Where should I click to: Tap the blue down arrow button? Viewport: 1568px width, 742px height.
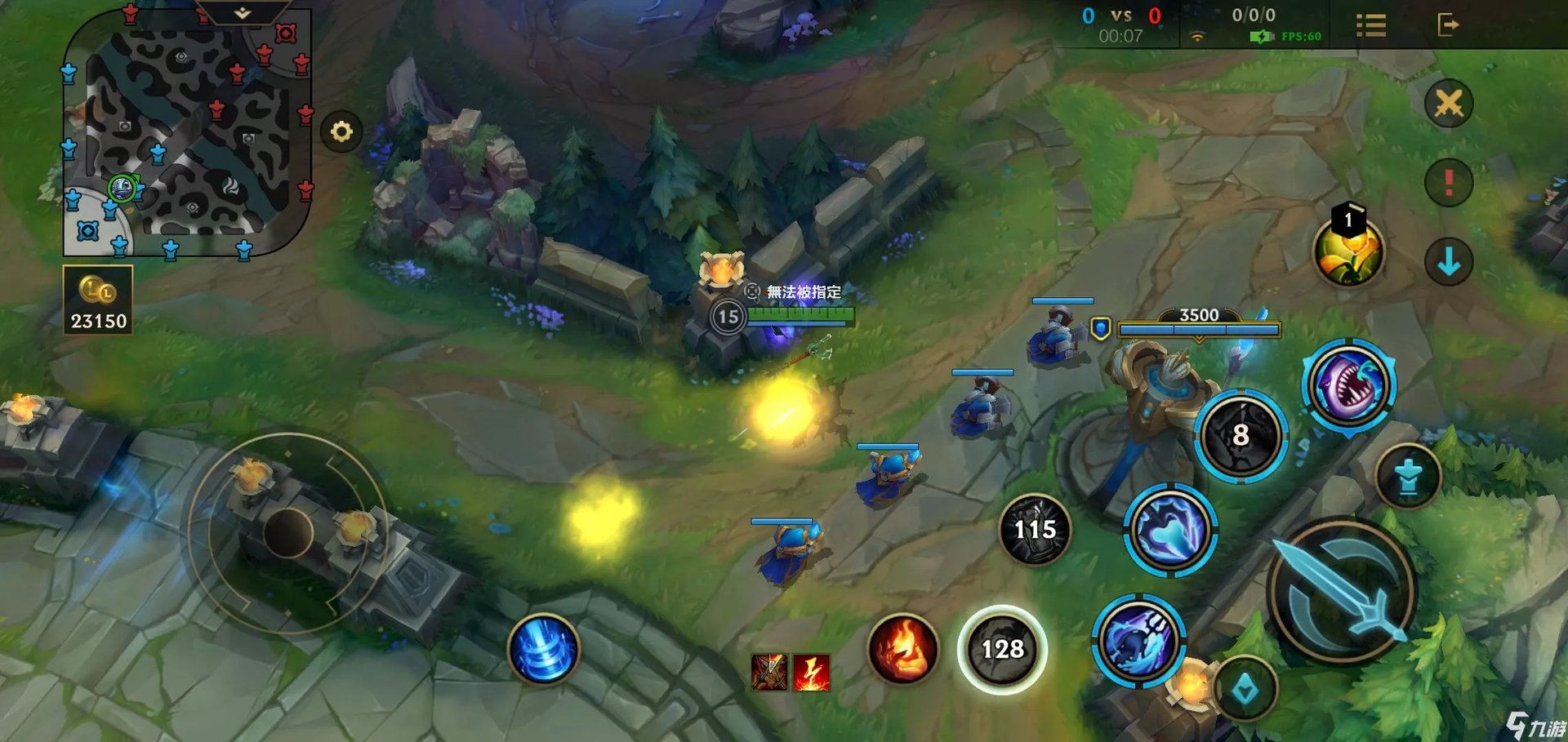(x=1448, y=262)
